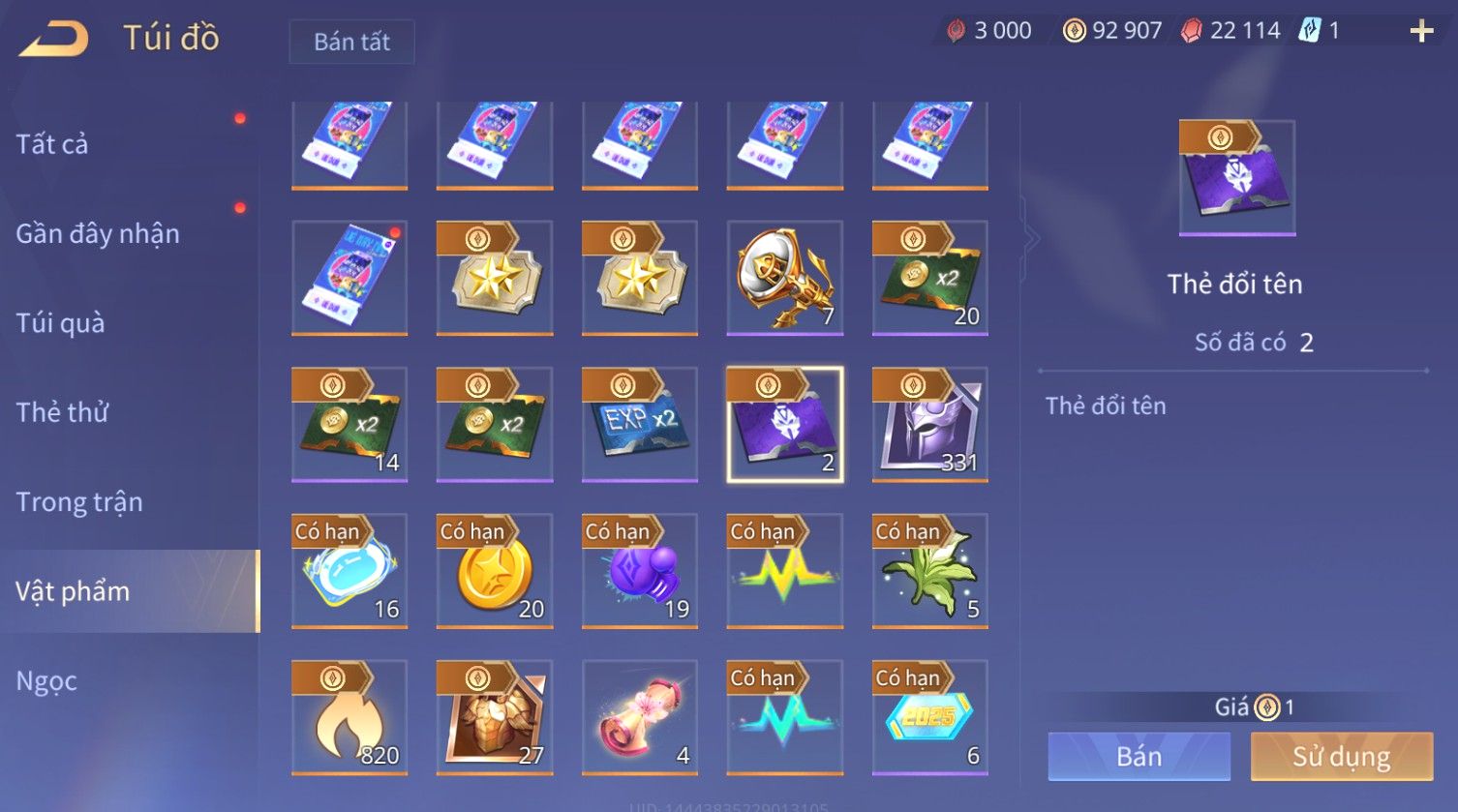Viewport: 1458px width, 812px height.
Task: Pick the gold star coin with 20
Action: 494,571
